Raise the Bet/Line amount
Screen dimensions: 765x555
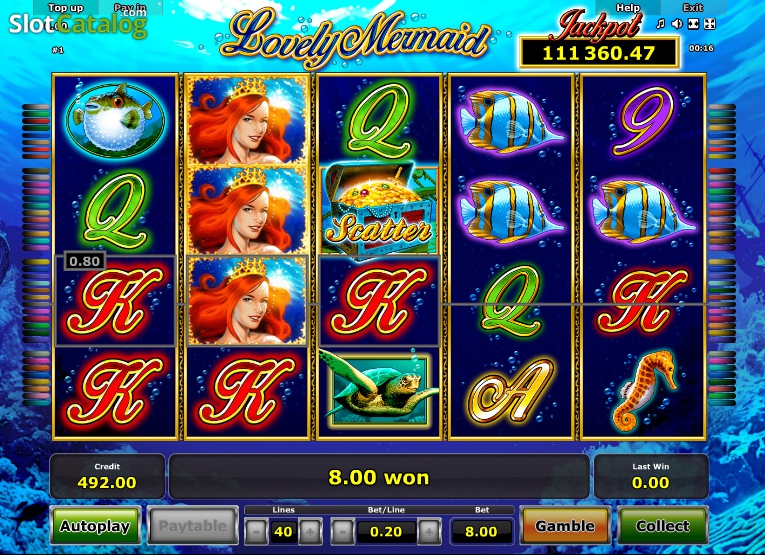429,530
